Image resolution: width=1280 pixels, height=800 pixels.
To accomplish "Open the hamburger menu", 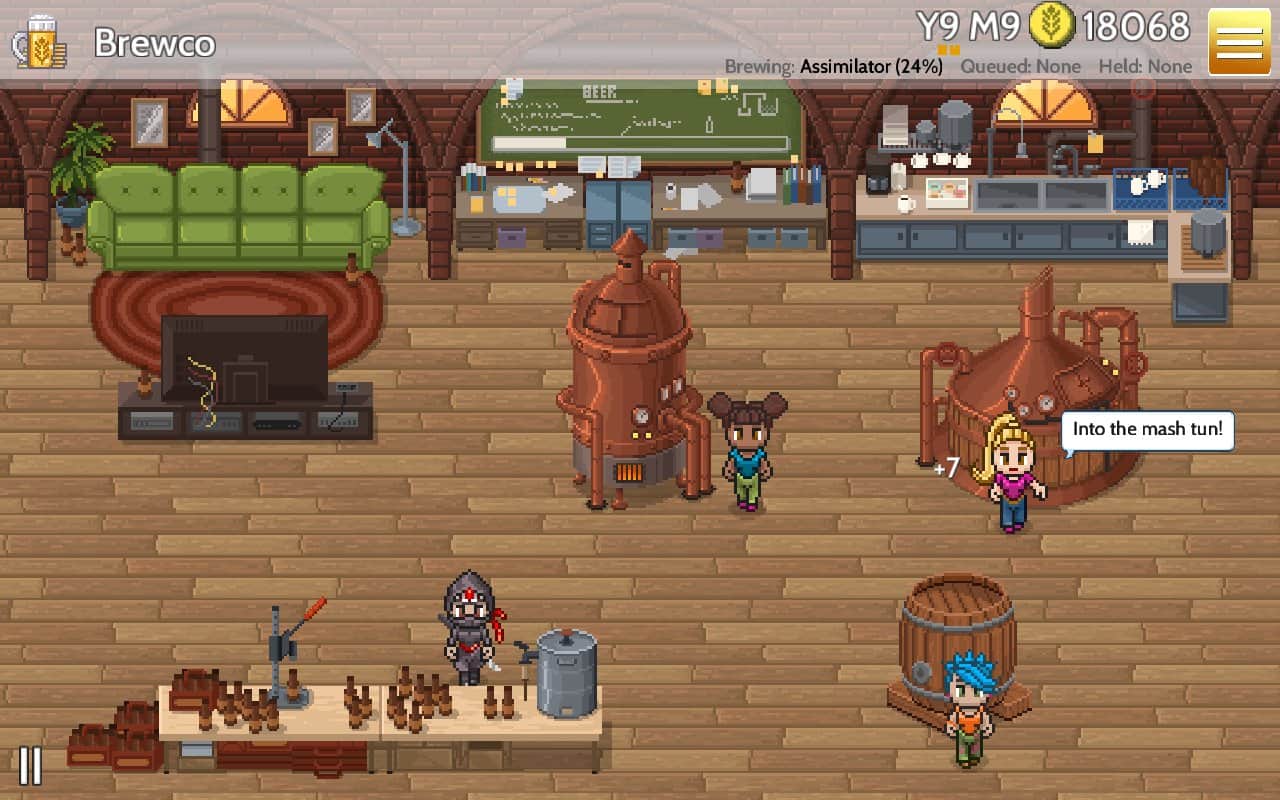I will point(1238,42).
